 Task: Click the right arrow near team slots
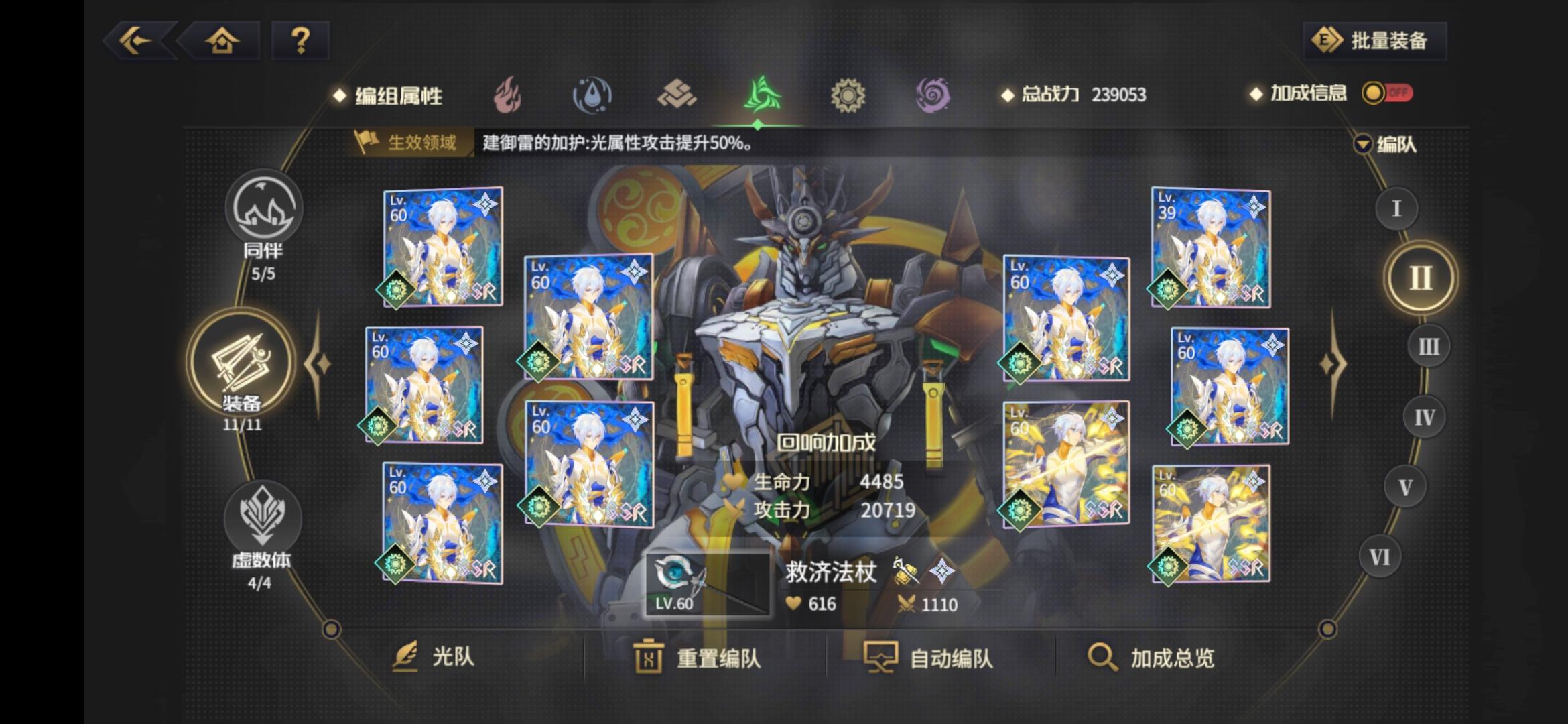1335,362
